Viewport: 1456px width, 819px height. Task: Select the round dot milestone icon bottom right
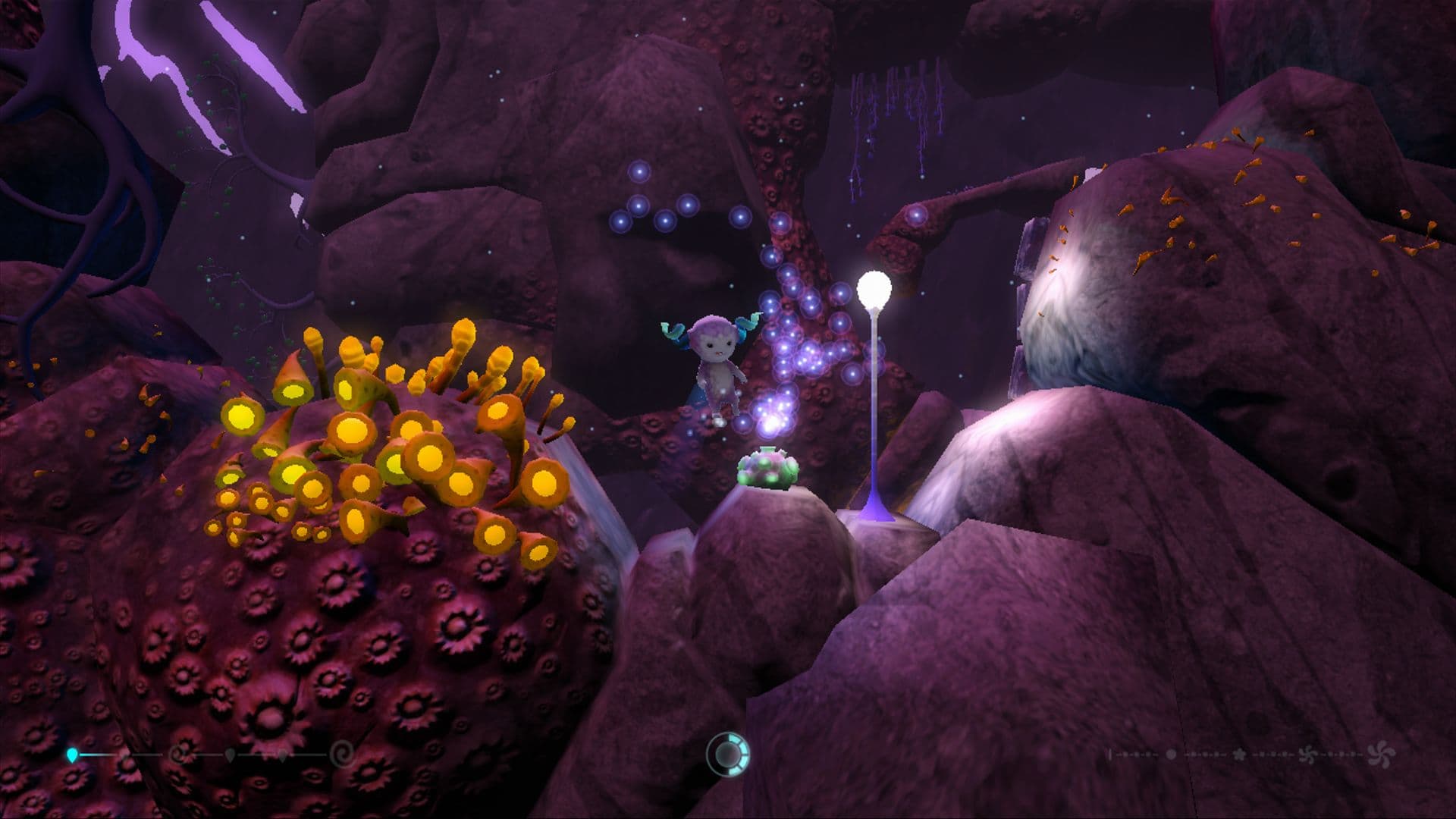click(x=1172, y=755)
